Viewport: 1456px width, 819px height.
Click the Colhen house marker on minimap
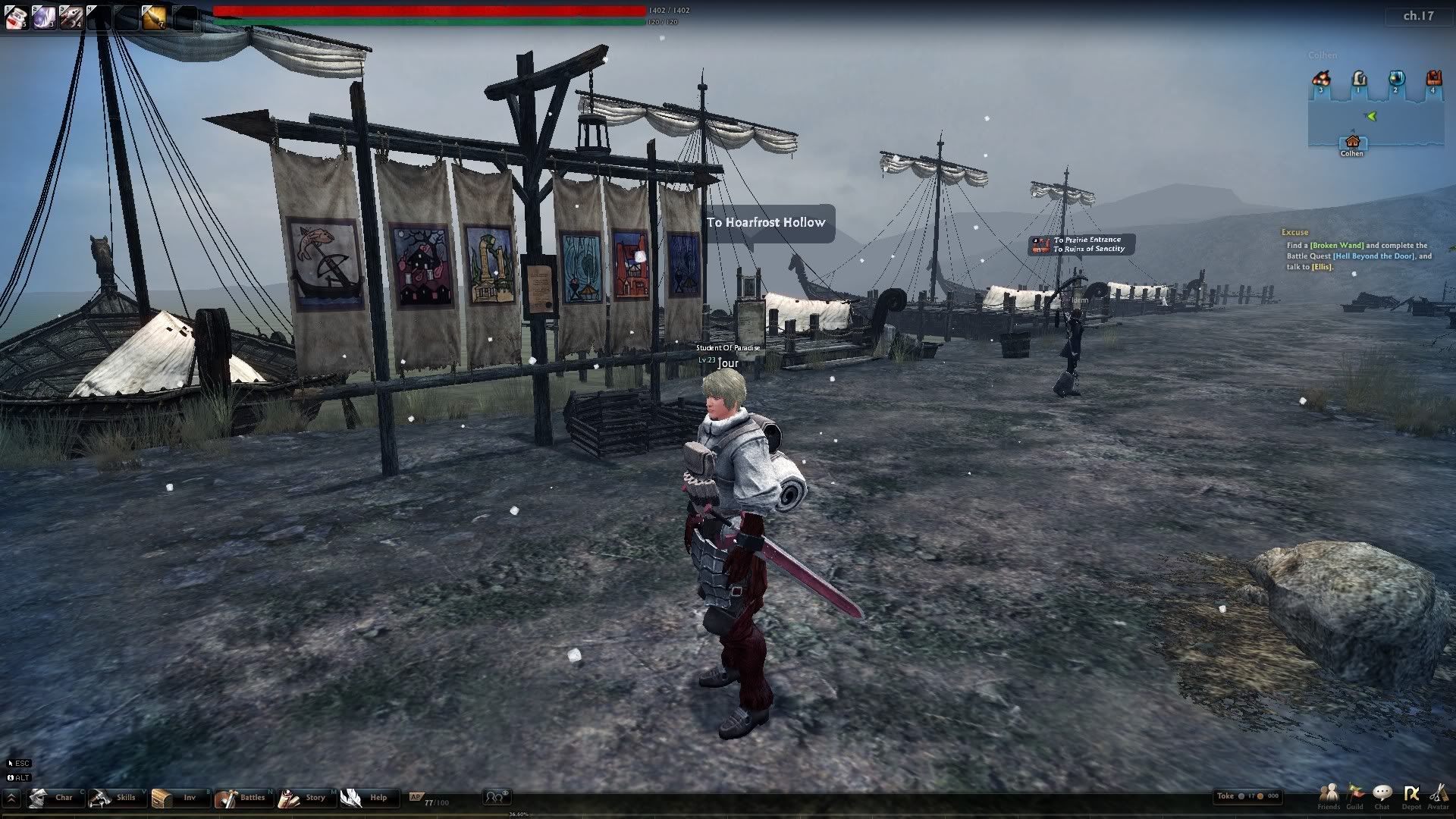pyautogui.click(x=1352, y=143)
